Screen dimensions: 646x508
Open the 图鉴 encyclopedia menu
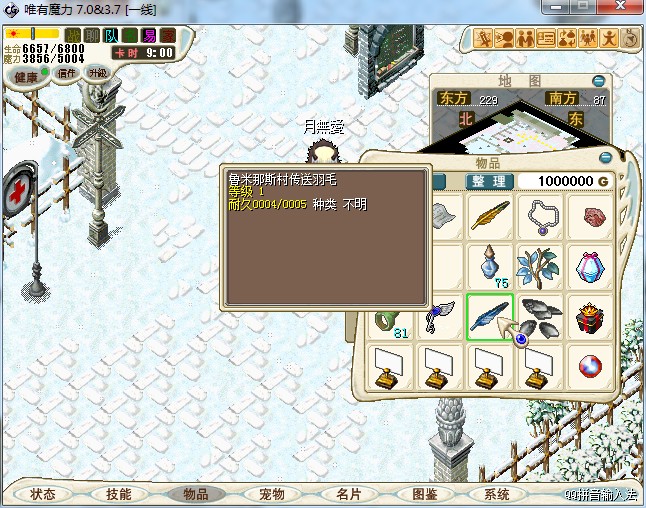coord(424,494)
